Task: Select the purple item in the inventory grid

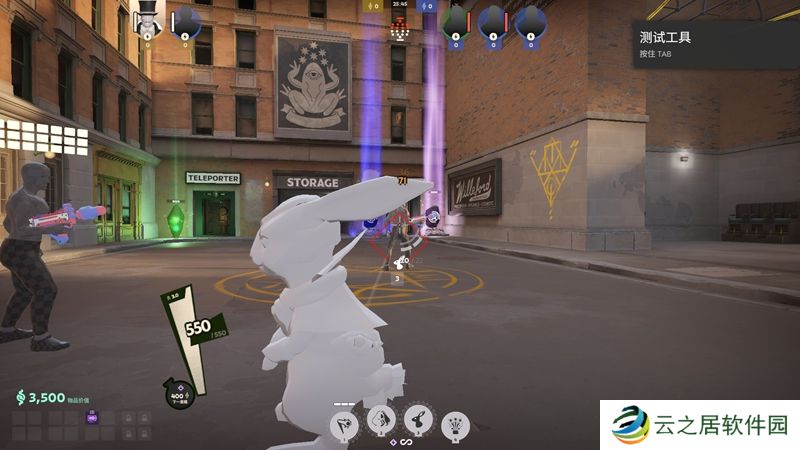Action: tap(93, 417)
